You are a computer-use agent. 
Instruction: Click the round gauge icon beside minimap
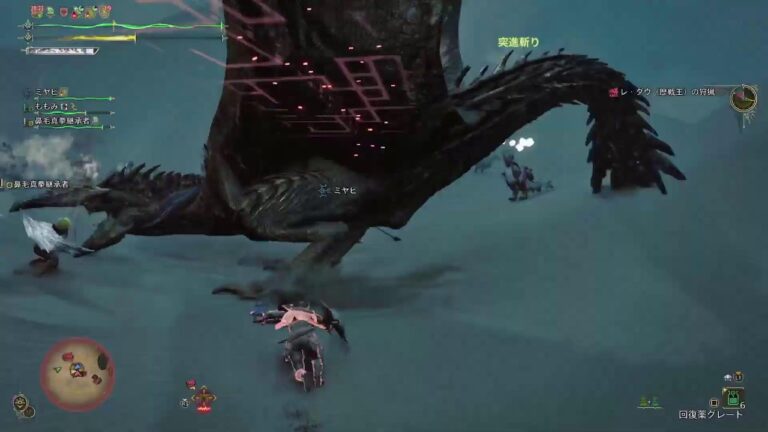(21, 403)
